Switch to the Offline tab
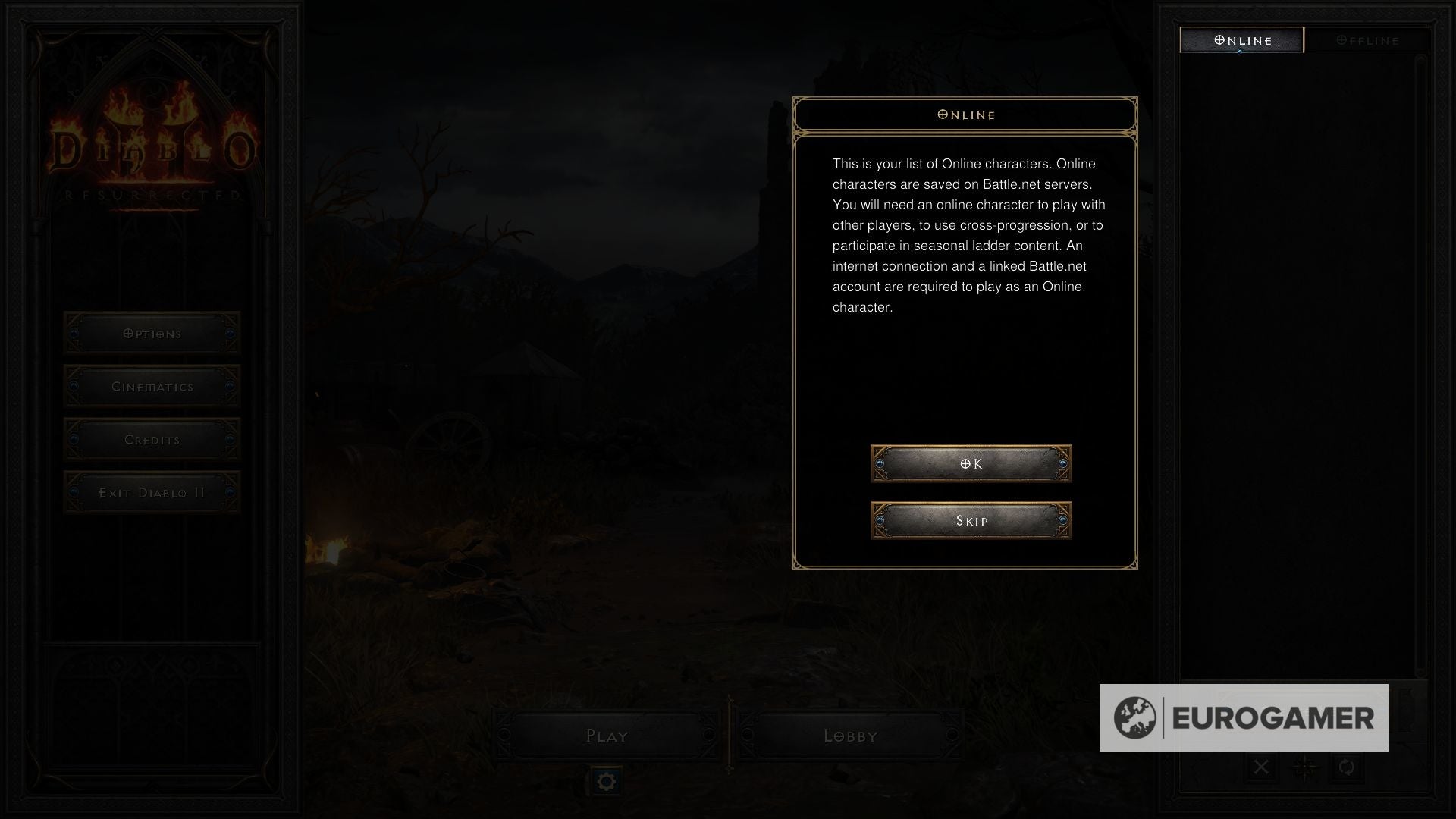Screen dimensions: 1456x819 (x=1369, y=40)
